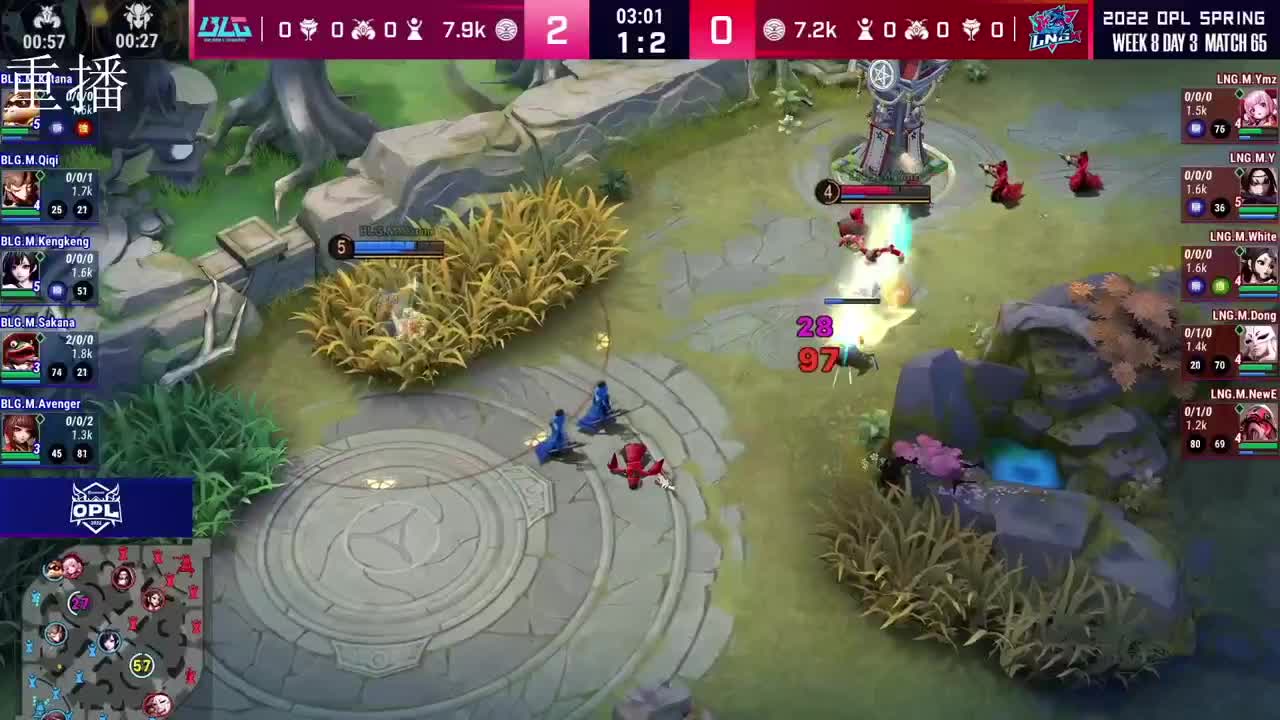Image resolution: width=1280 pixels, height=720 pixels.
Task: Click BLG's gold coin icon showing 7.9k
Action: click(x=507, y=29)
